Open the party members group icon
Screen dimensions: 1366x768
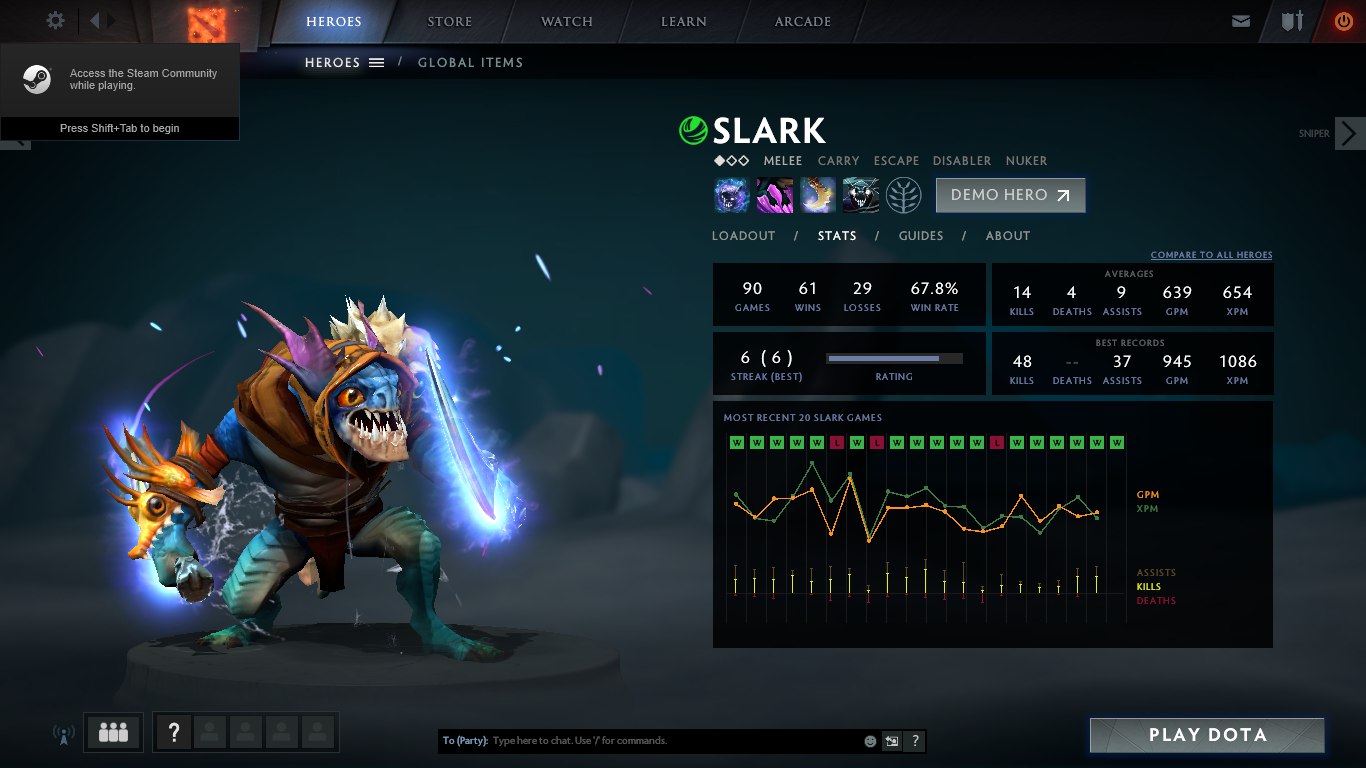114,732
